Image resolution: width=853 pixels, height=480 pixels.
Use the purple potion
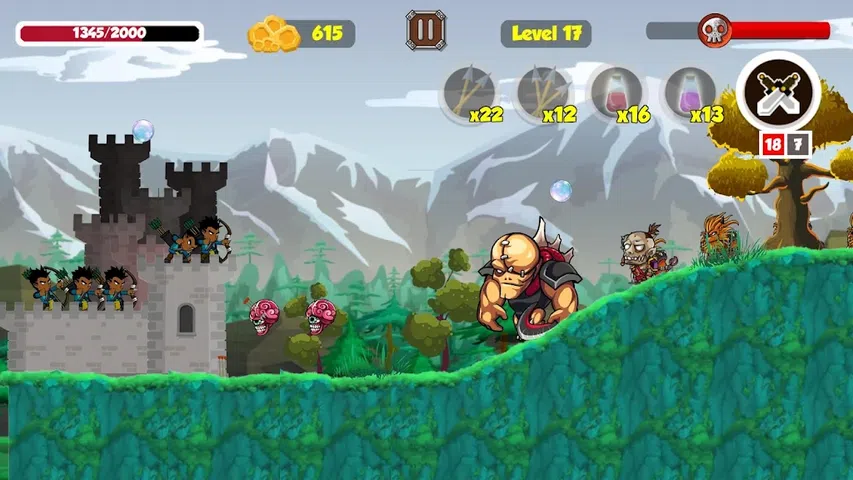(x=689, y=93)
